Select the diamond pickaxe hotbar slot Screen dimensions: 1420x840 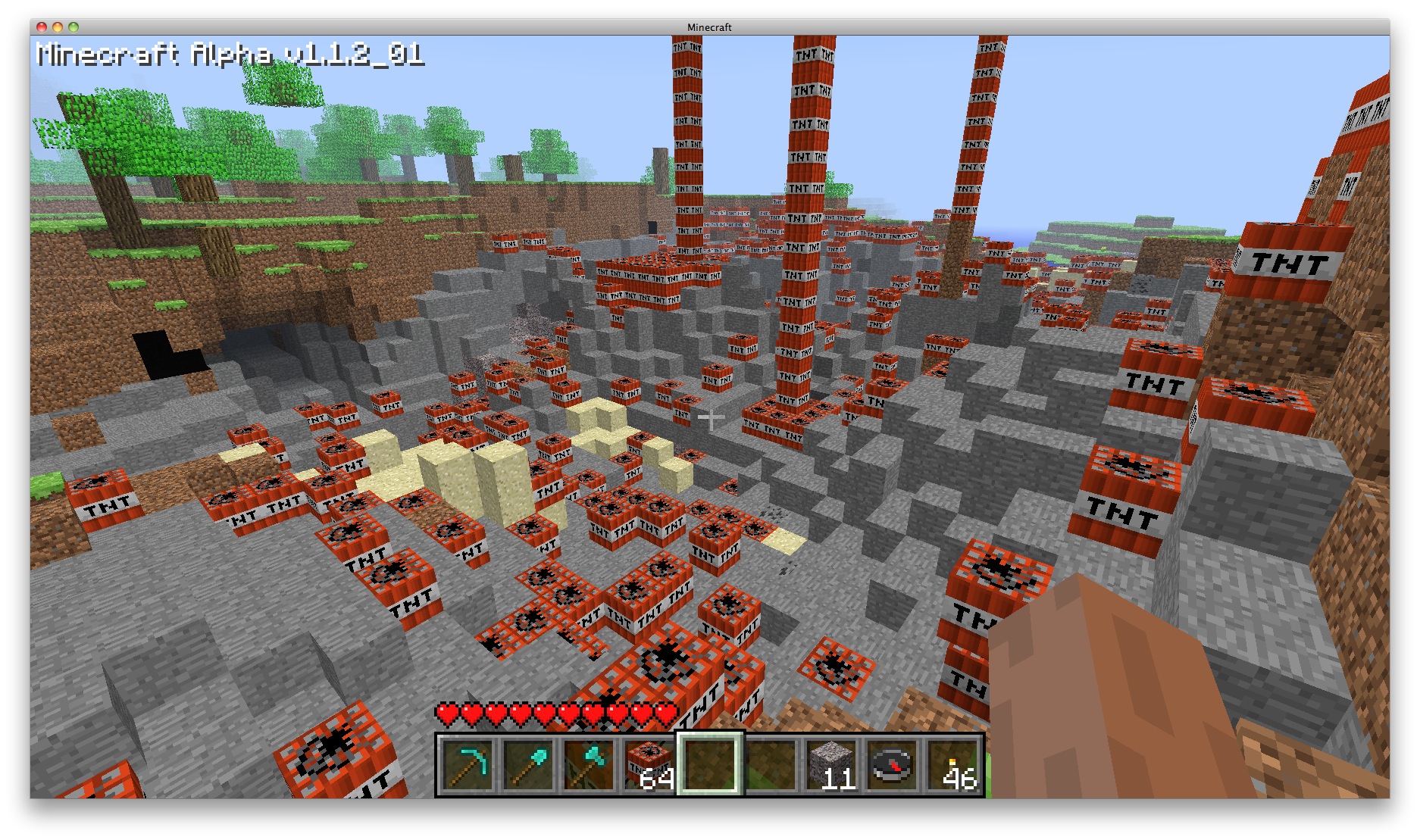[468, 765]
